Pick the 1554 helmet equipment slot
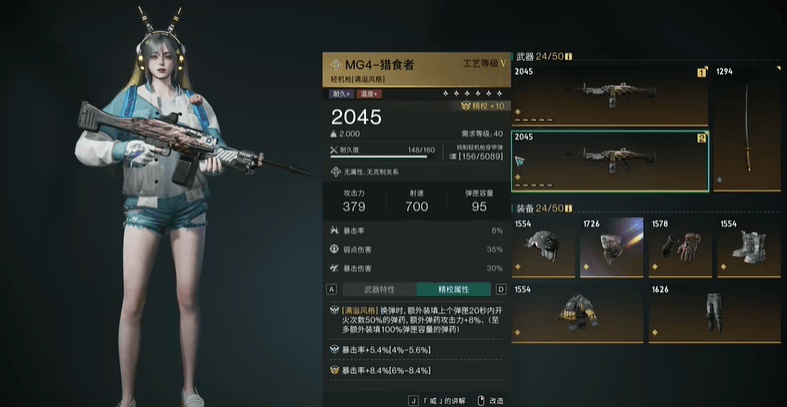 point(543,247)
